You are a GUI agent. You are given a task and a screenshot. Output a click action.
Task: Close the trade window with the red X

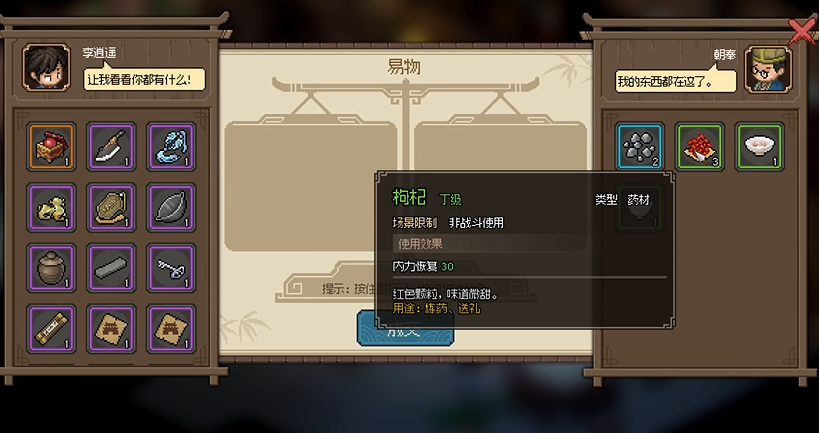[x=801, y=32]
